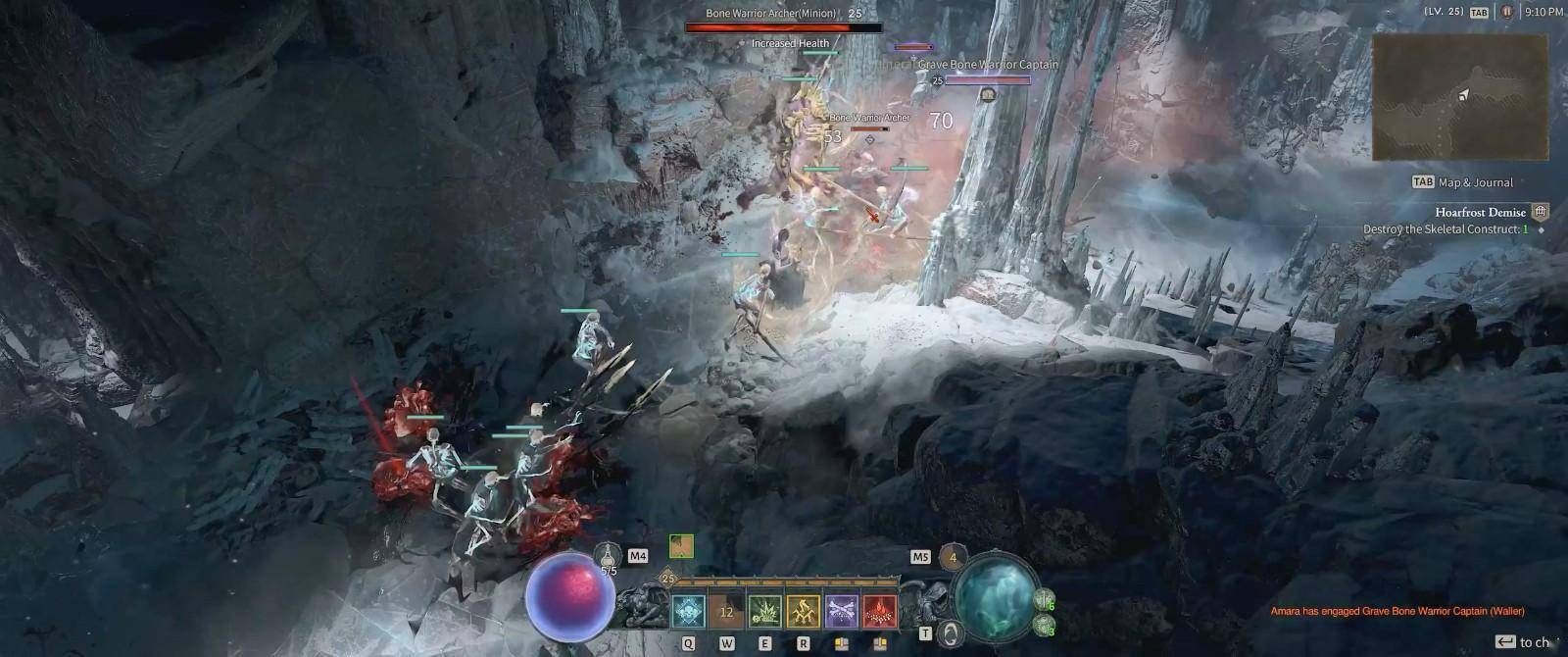Use the purple crossed bones skill

(842, 612)
